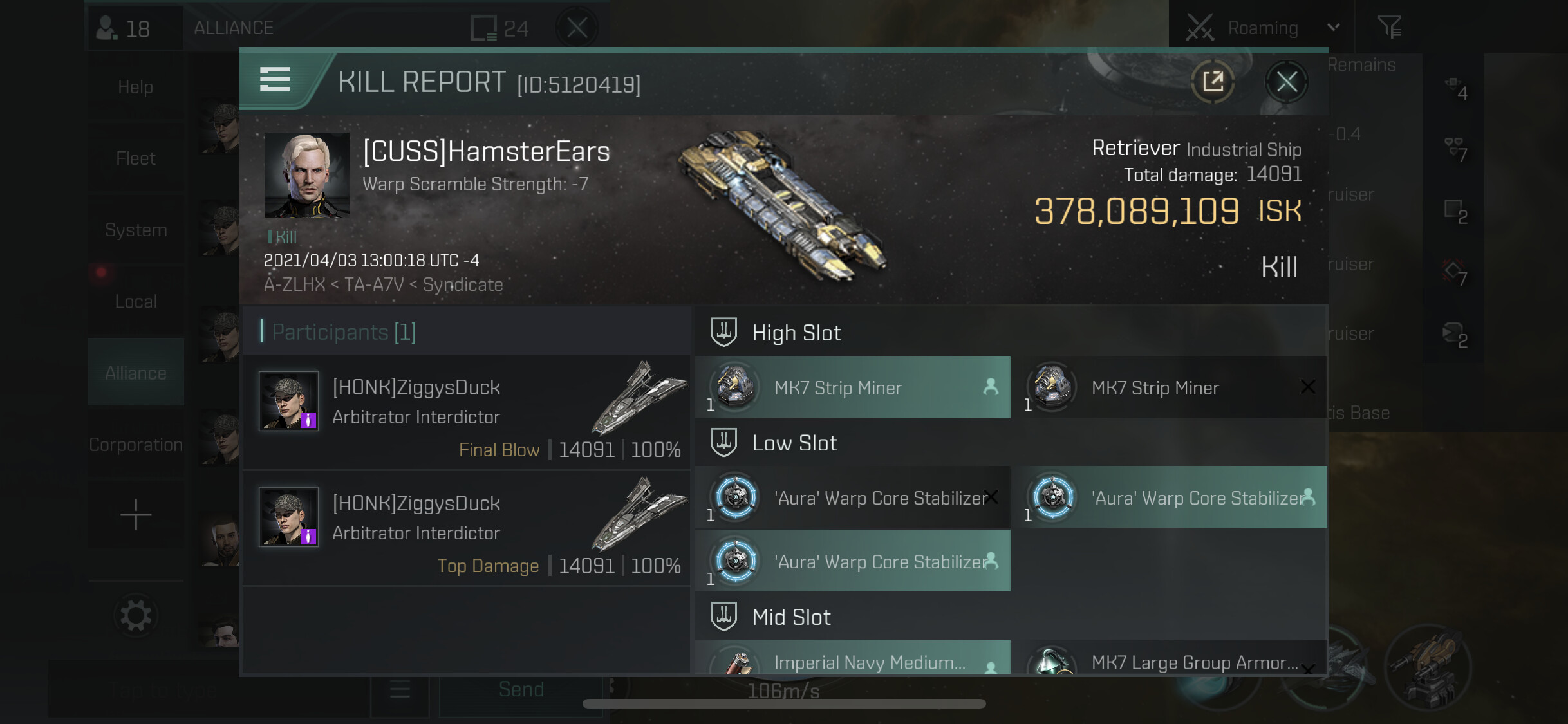Close the Alliance chat panel
Screen dimensions: 1568x724
tap(577, 28)
